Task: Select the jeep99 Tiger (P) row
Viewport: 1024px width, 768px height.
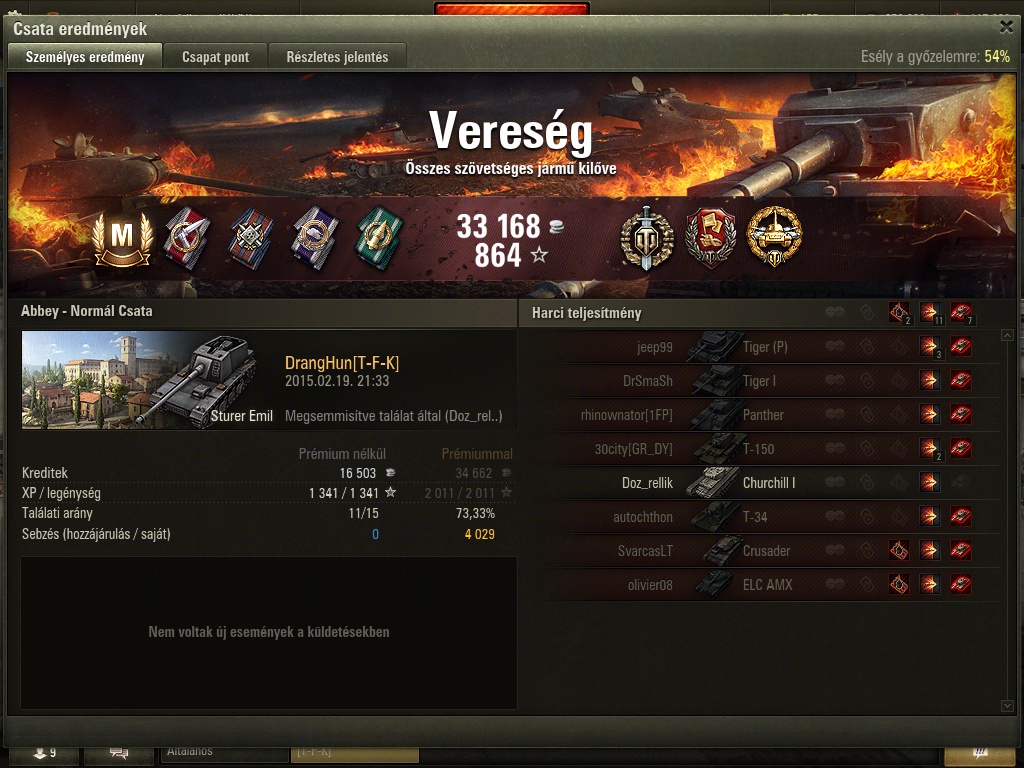Action: coord(760,348)
